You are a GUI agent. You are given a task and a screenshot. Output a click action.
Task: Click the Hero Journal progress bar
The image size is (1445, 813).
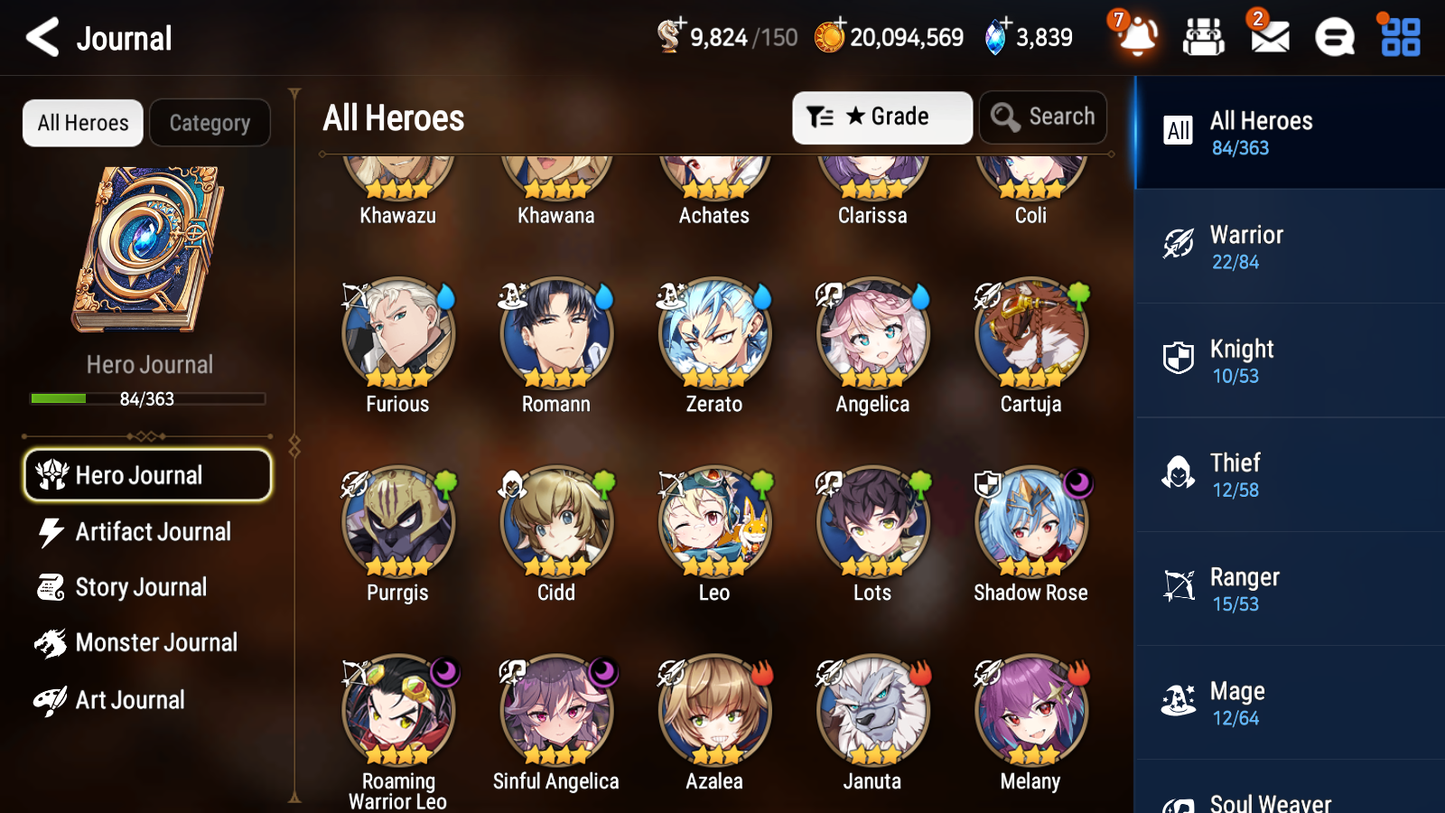click(148, 397)
